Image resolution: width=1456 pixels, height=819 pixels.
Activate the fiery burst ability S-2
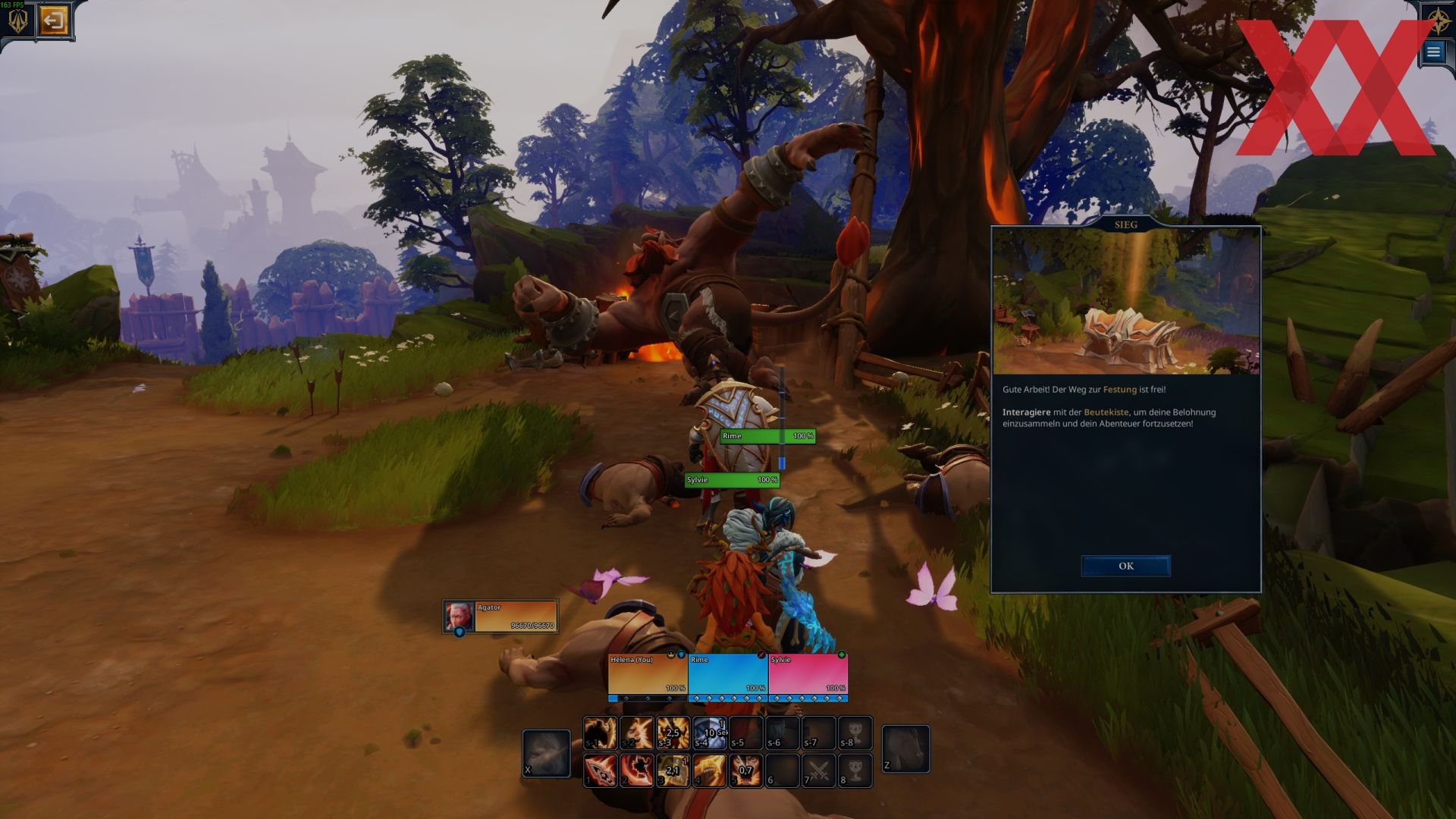click(636, 733)
